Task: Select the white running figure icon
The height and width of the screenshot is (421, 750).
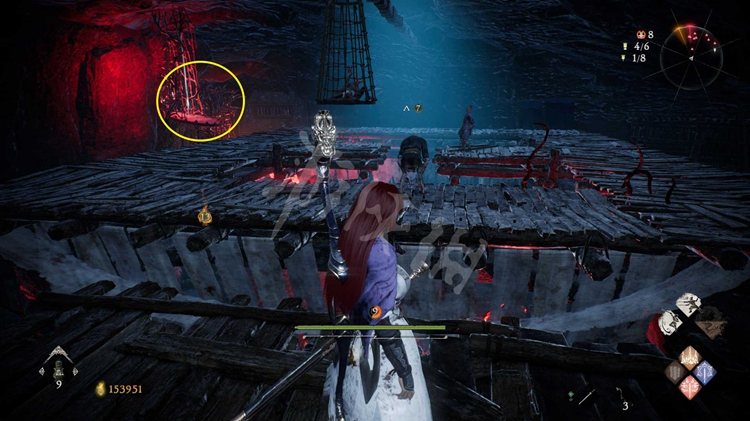Action: 690,306
